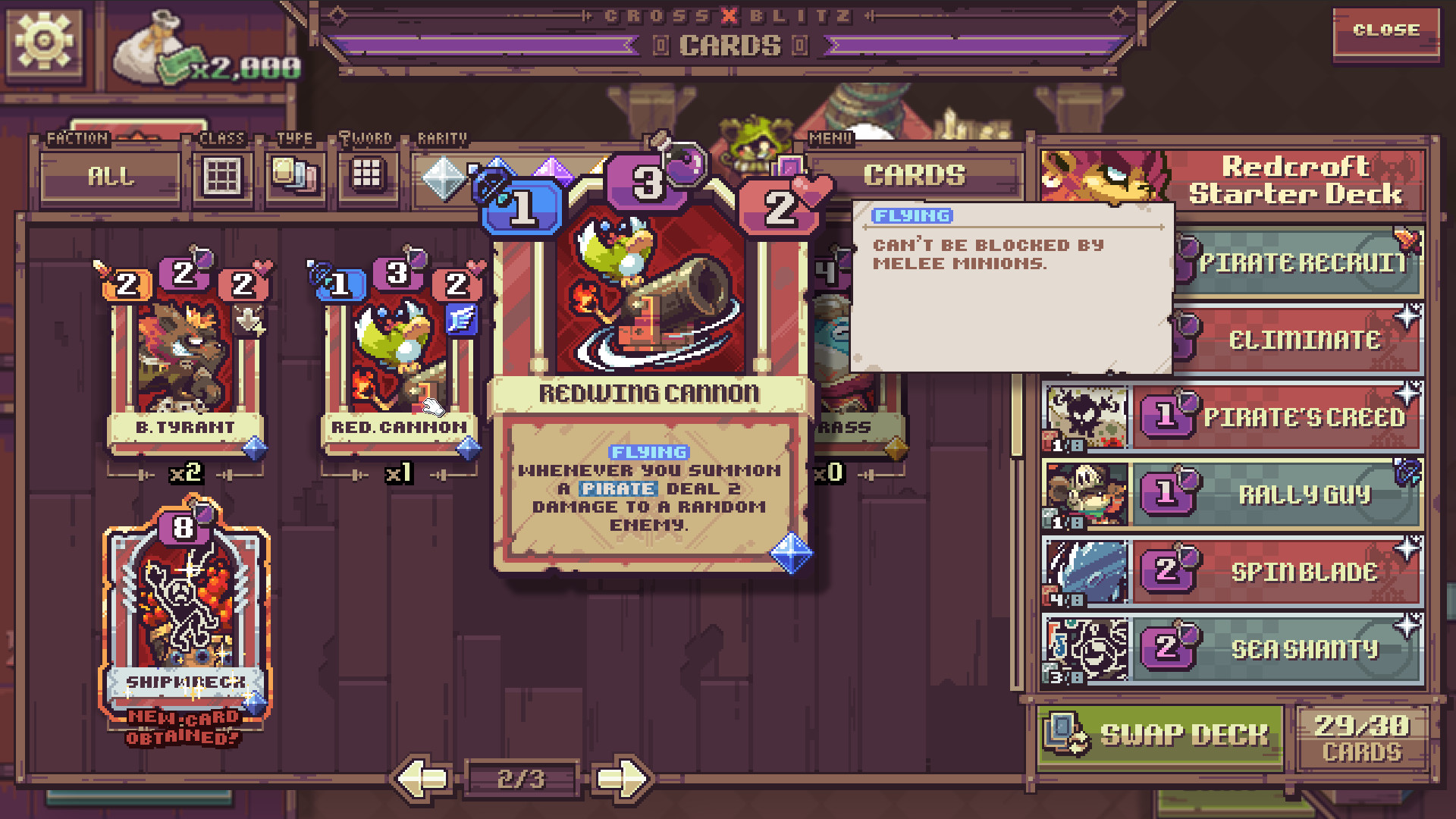Open the CARDS menu dropdown
The width and height of the screenshot is (1456, 819).
[x=913, y=175]
